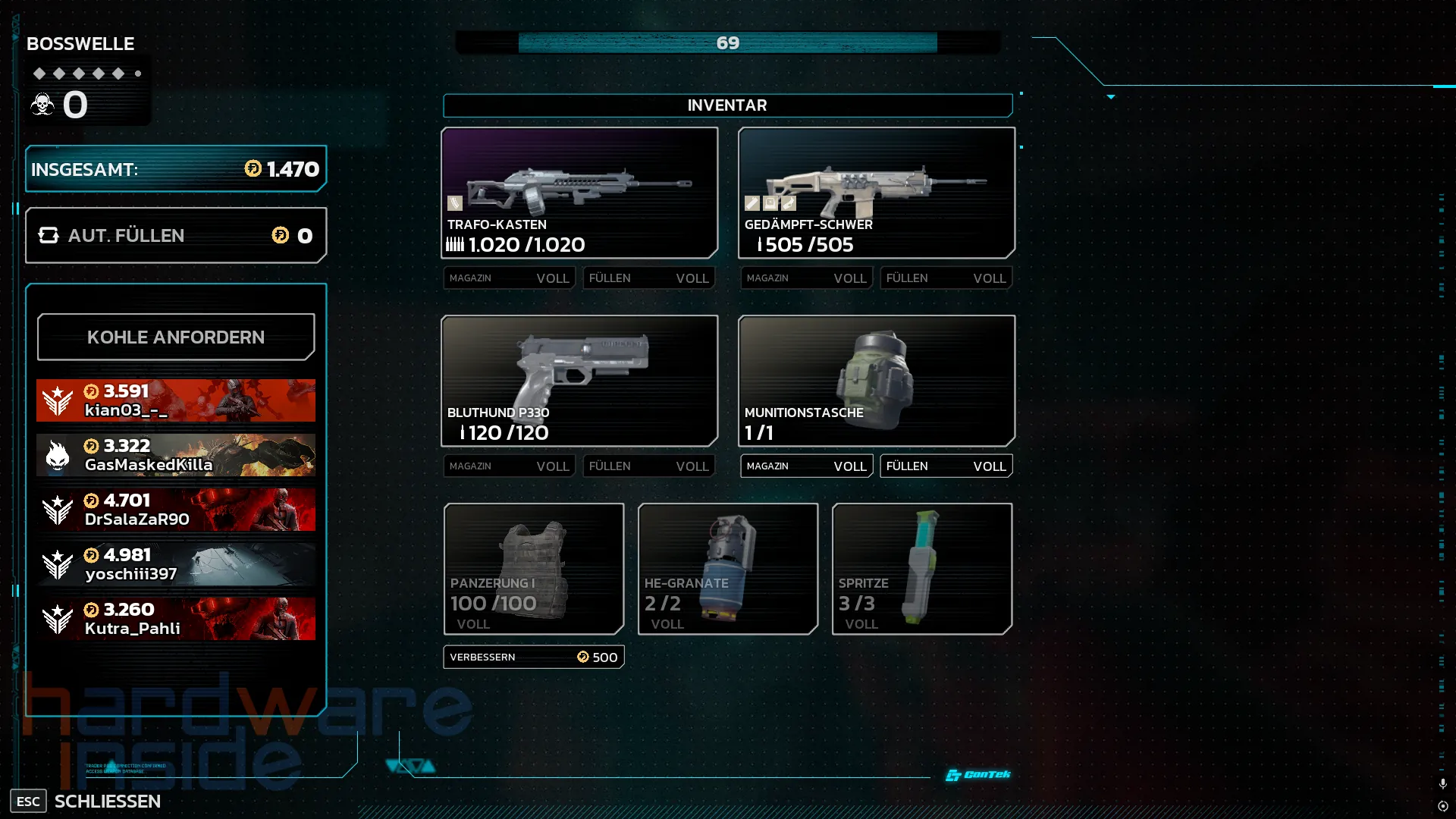The width and height of the screenshot is (1456, 819).
Task: Activate Aut. Füllen auto-fill button
Action: [175, 235]
